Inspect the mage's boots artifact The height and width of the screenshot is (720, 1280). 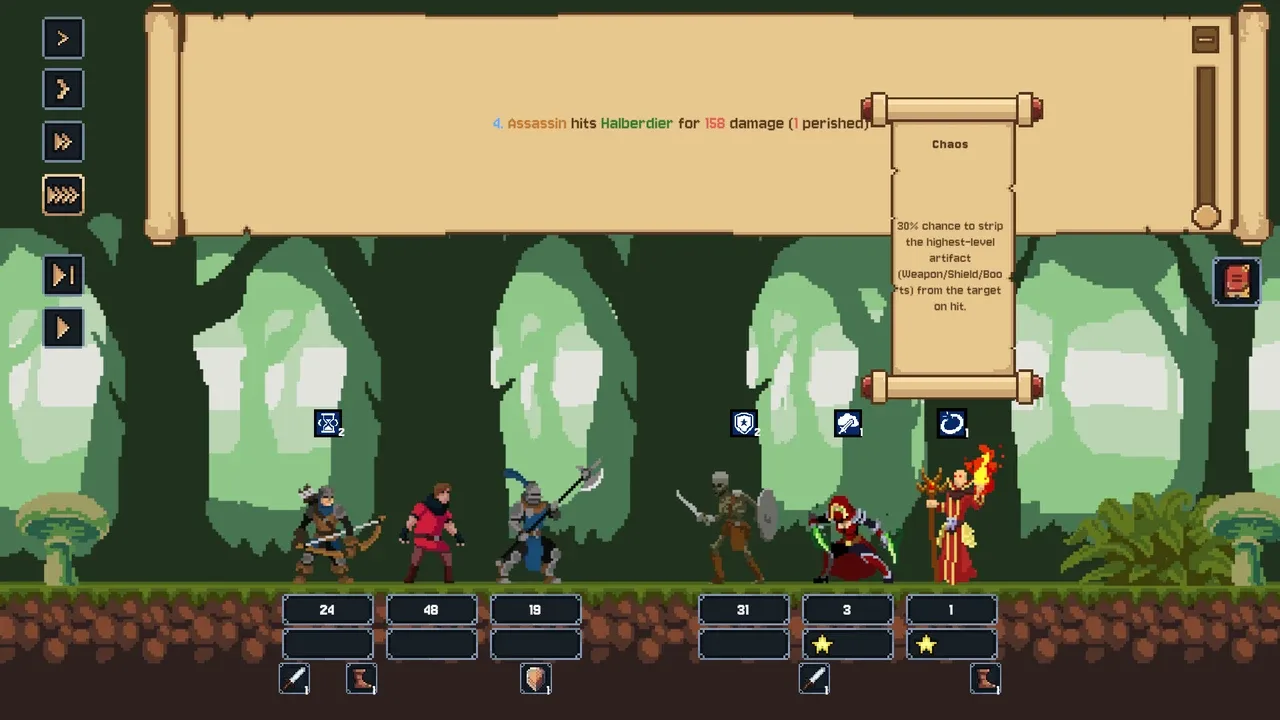[x=985, y=680]
